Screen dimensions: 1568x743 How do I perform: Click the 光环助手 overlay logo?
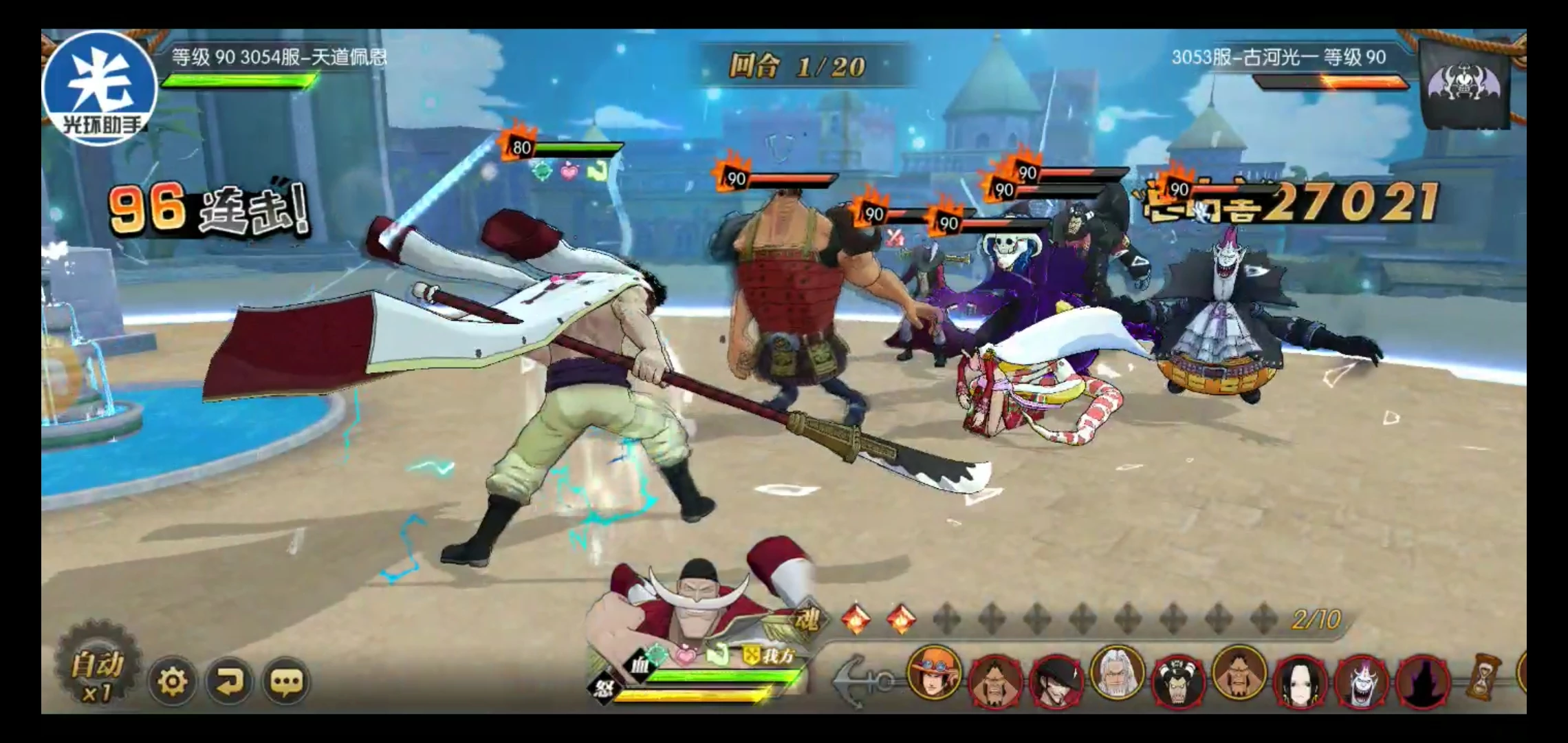pyautogui.click(x=100, y=87)
